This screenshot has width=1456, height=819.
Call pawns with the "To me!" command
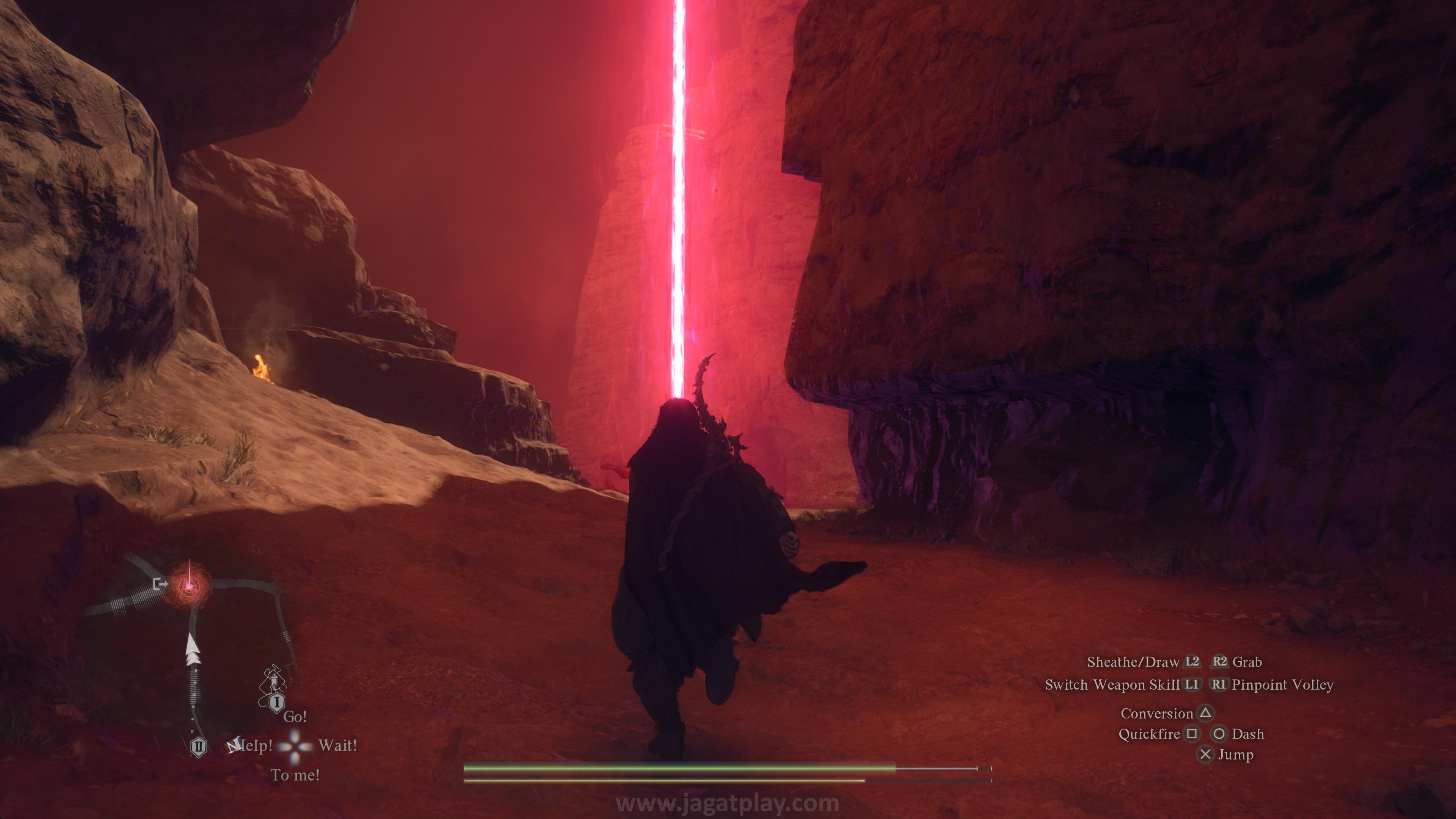pyautogui.click(x=295, y=775)
